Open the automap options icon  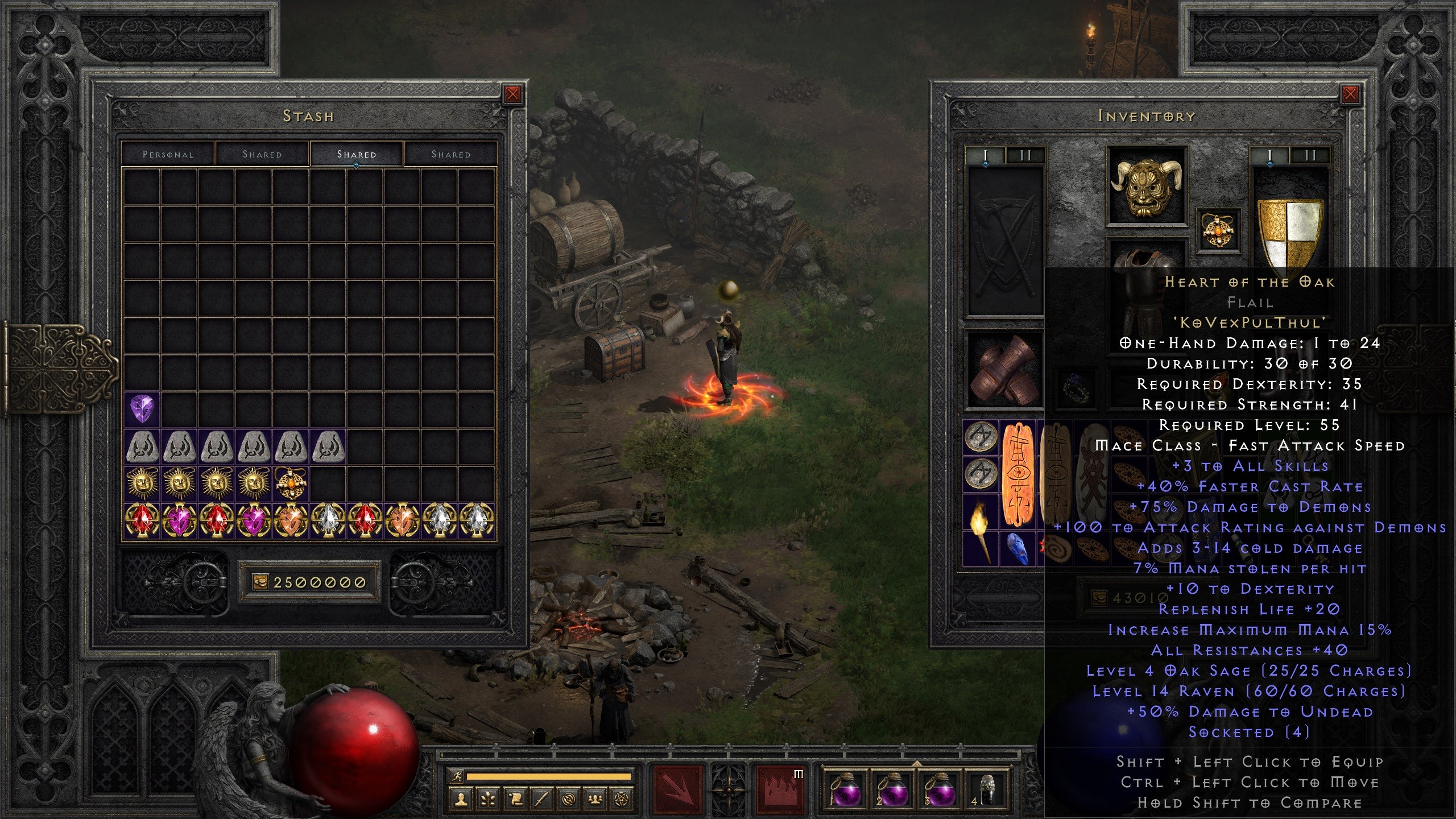(568, 800)
